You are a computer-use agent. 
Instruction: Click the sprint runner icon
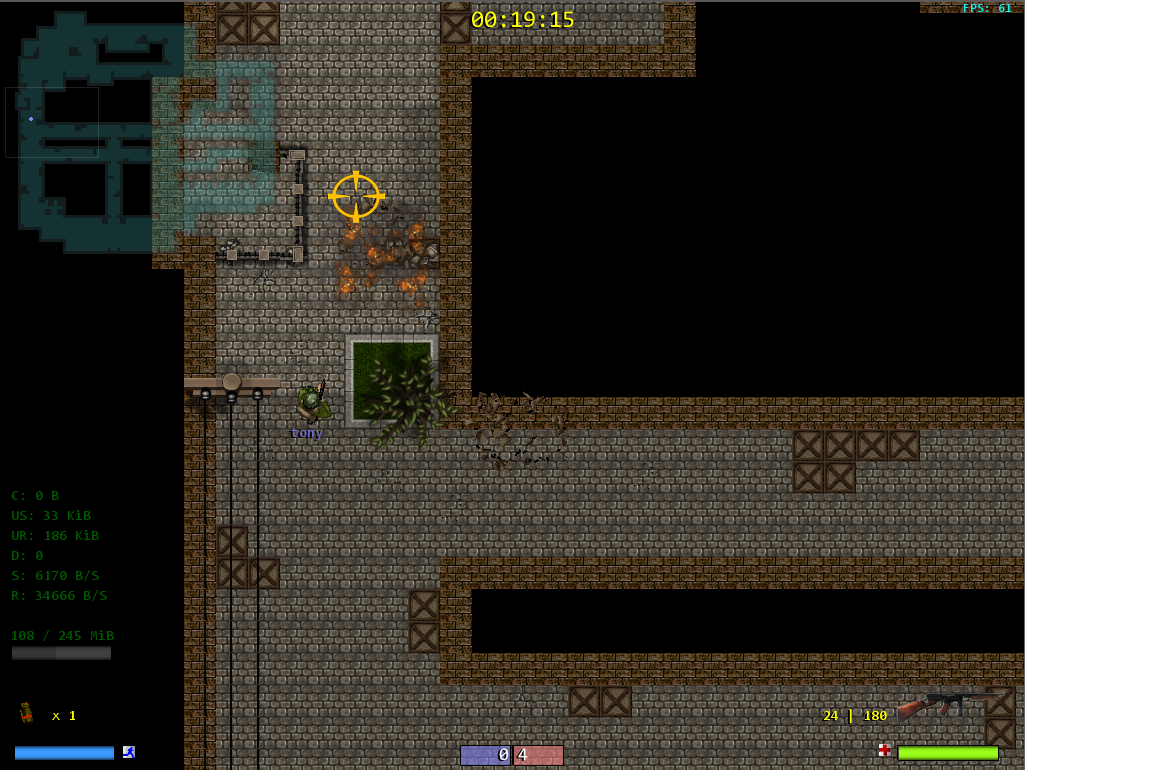point(129,752)
